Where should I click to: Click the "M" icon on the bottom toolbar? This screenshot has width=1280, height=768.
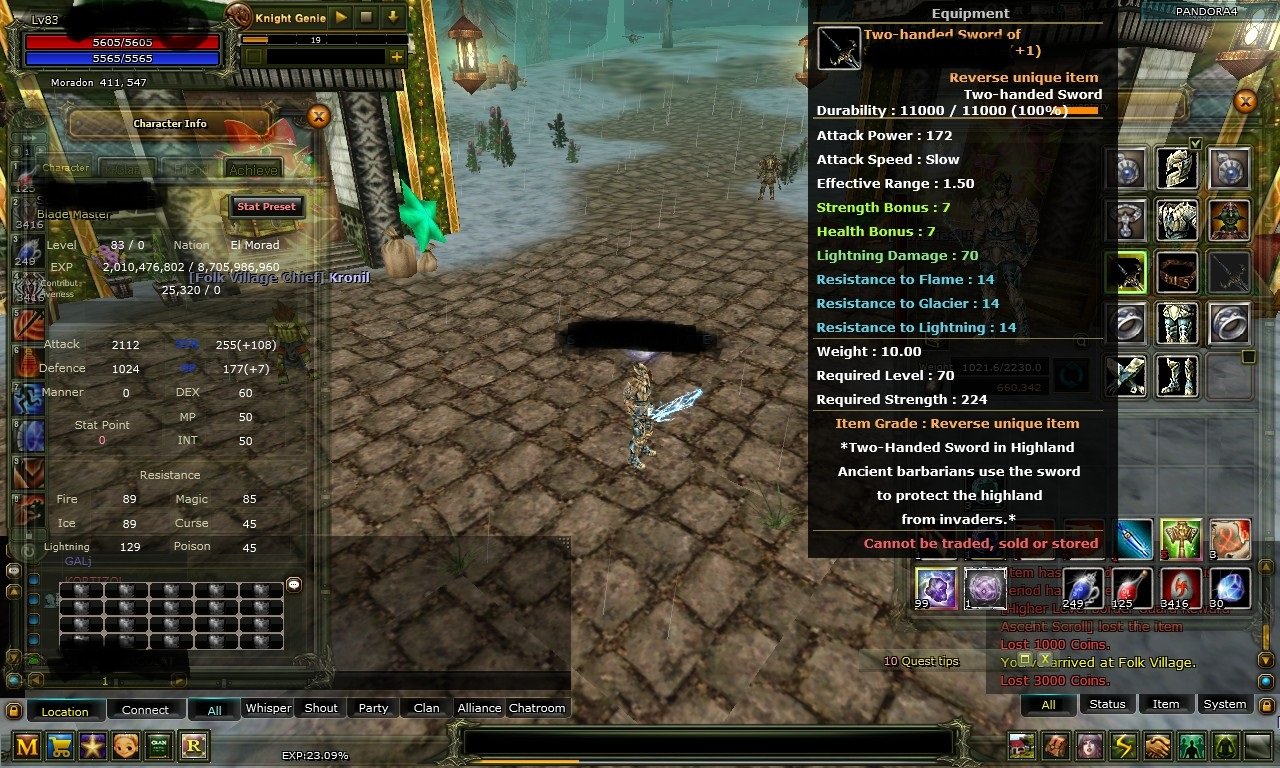click(25, 743)
